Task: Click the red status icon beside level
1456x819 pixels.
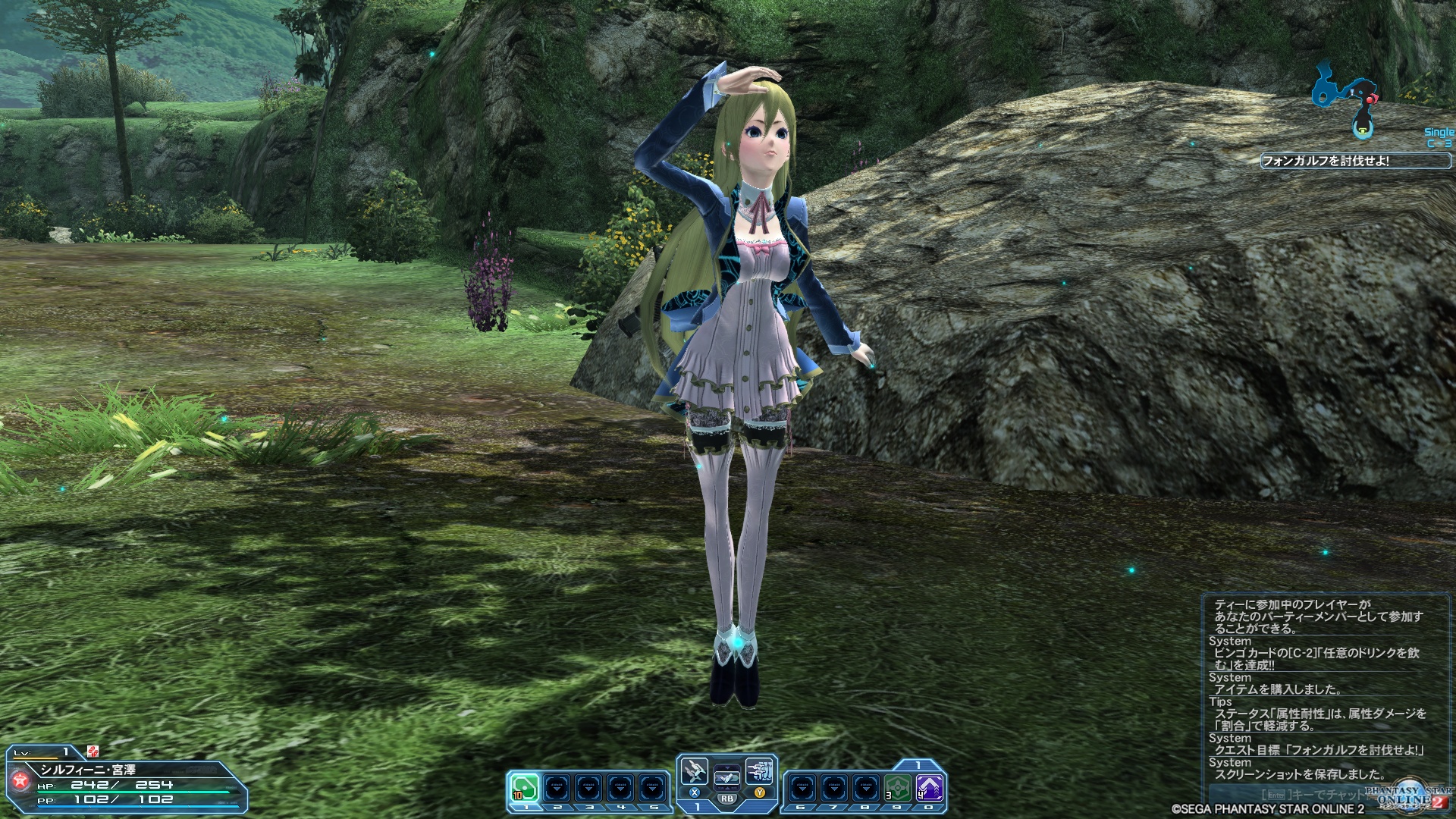Action: click(x=93, y=752)
